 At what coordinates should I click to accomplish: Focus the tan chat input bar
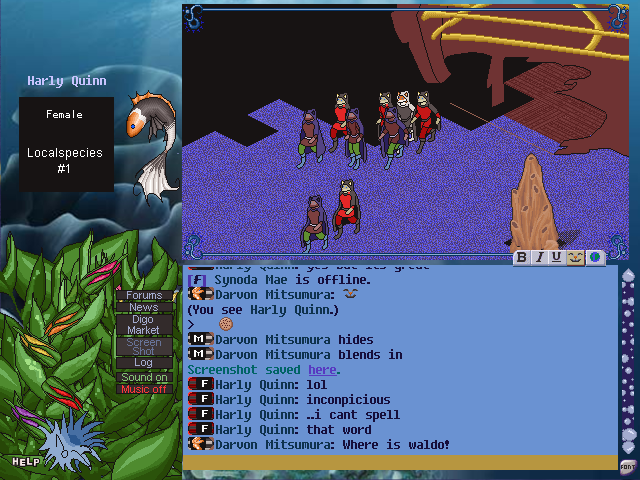click(400, 462)
